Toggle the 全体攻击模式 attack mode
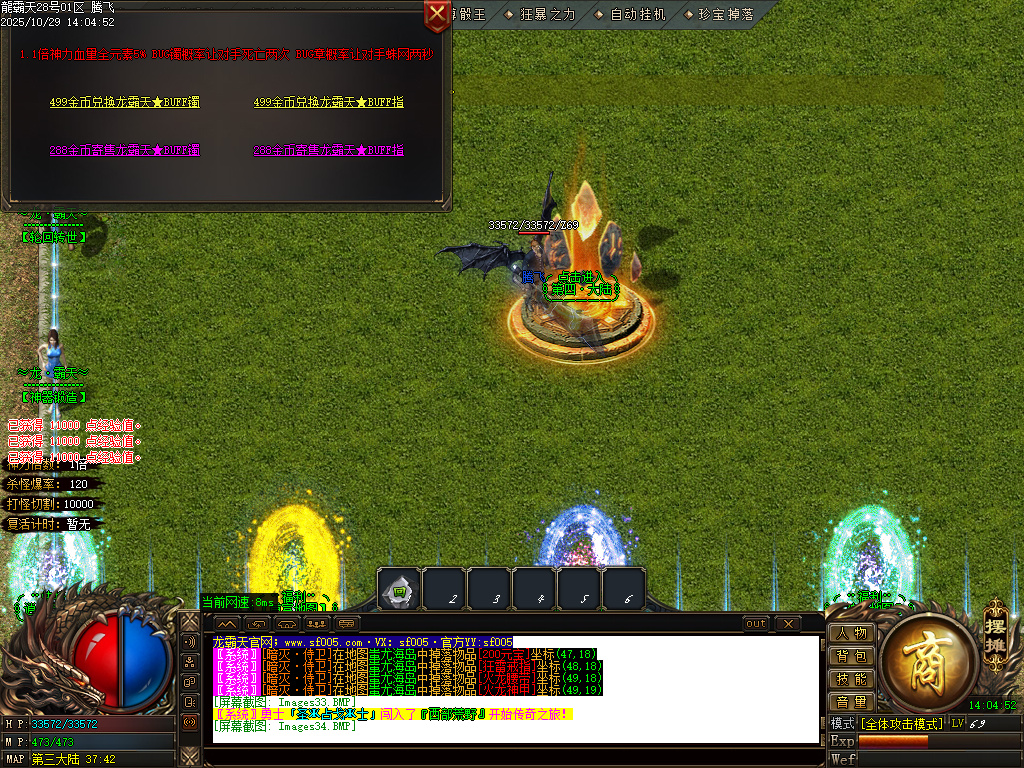This screenshot has width=1024, height=768. point(902,723)
